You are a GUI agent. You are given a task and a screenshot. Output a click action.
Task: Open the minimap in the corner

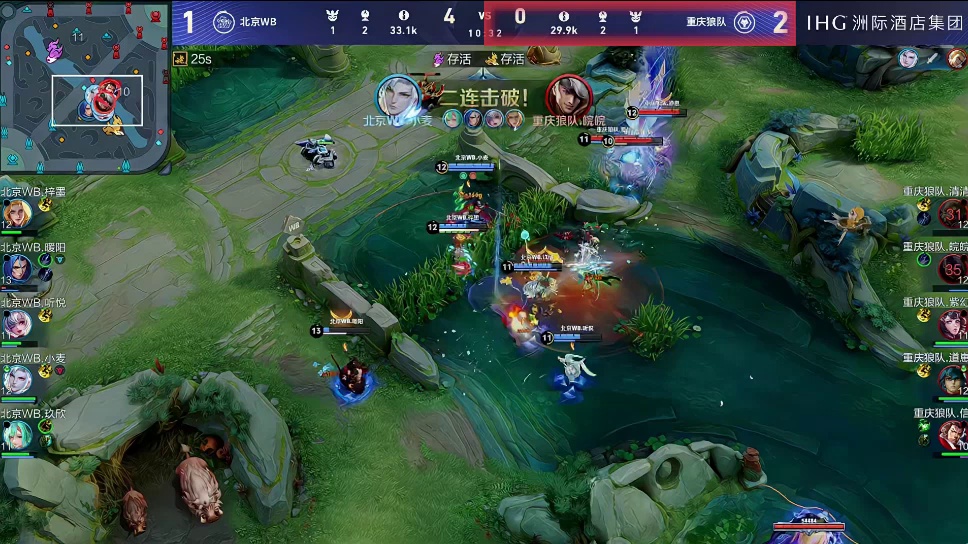tap(83, 88)
